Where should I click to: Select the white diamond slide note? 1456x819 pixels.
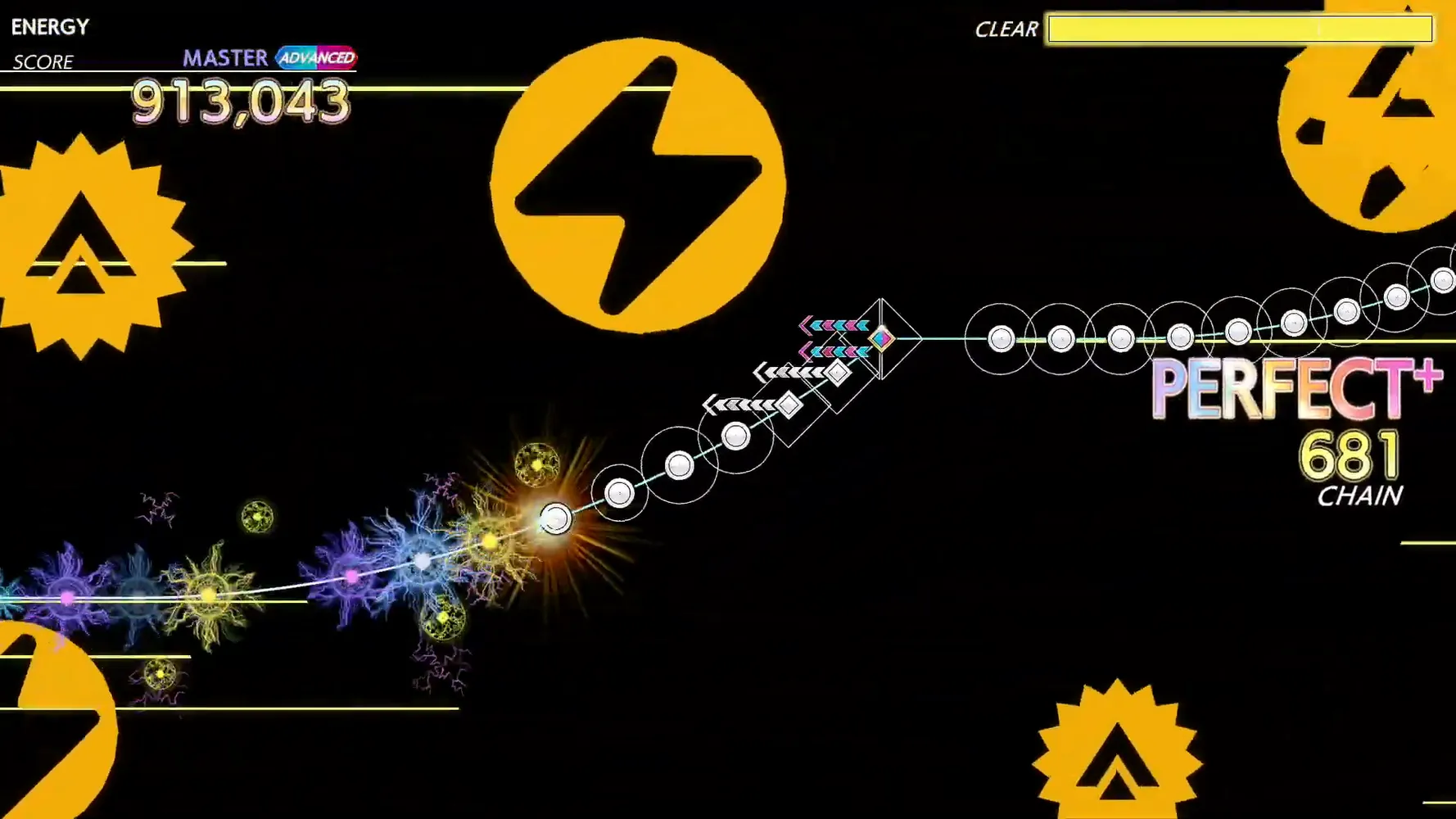point(835,373)
